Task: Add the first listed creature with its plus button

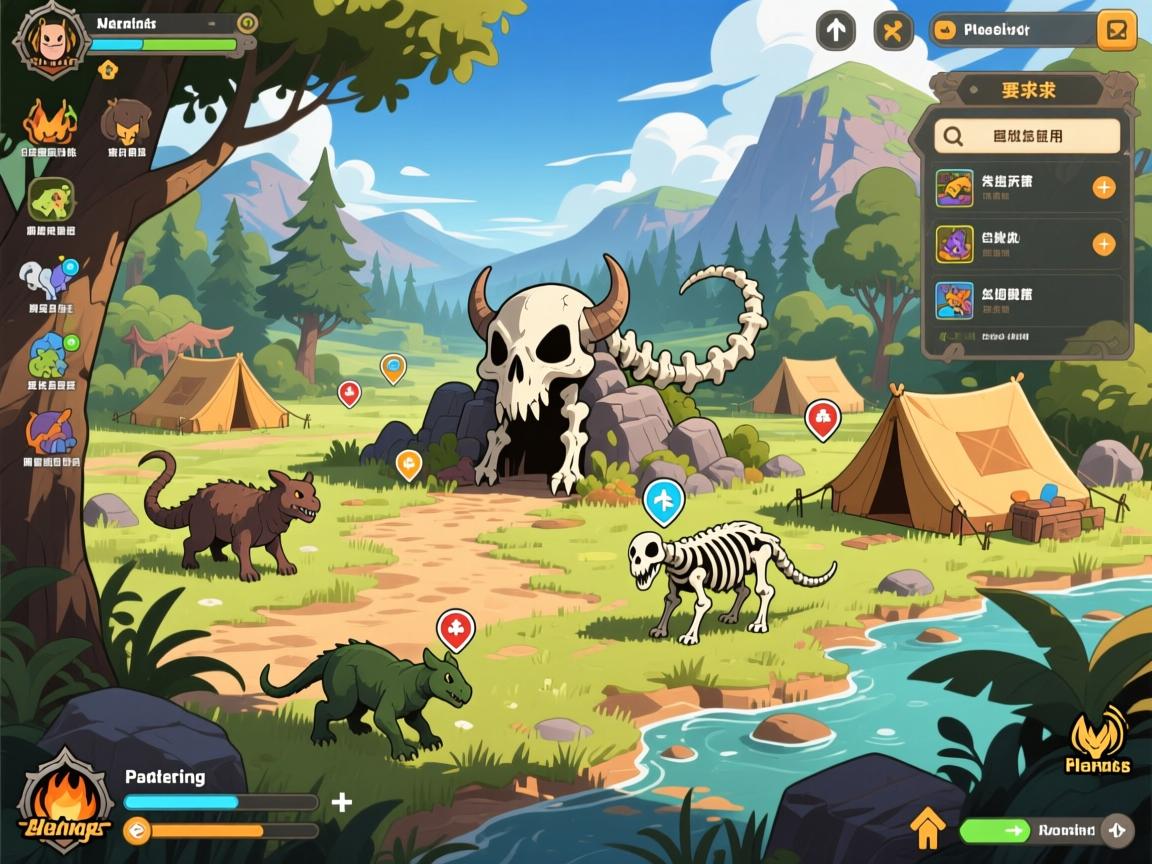Action: [1104, 187]
